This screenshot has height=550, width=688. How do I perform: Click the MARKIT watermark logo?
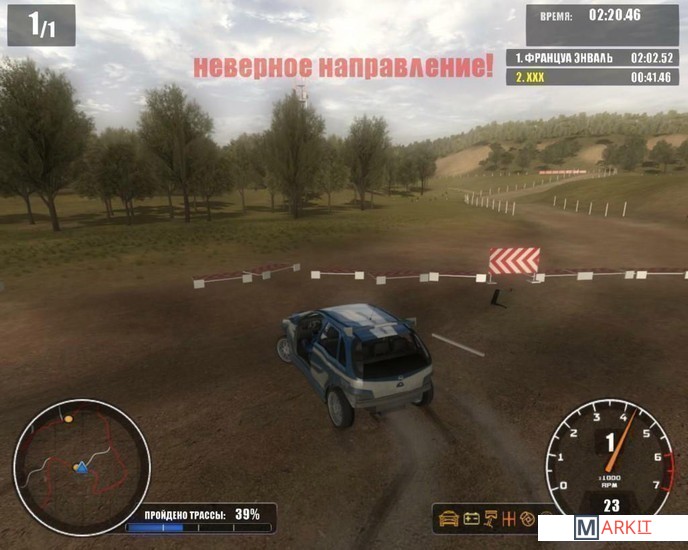[612, 528]
